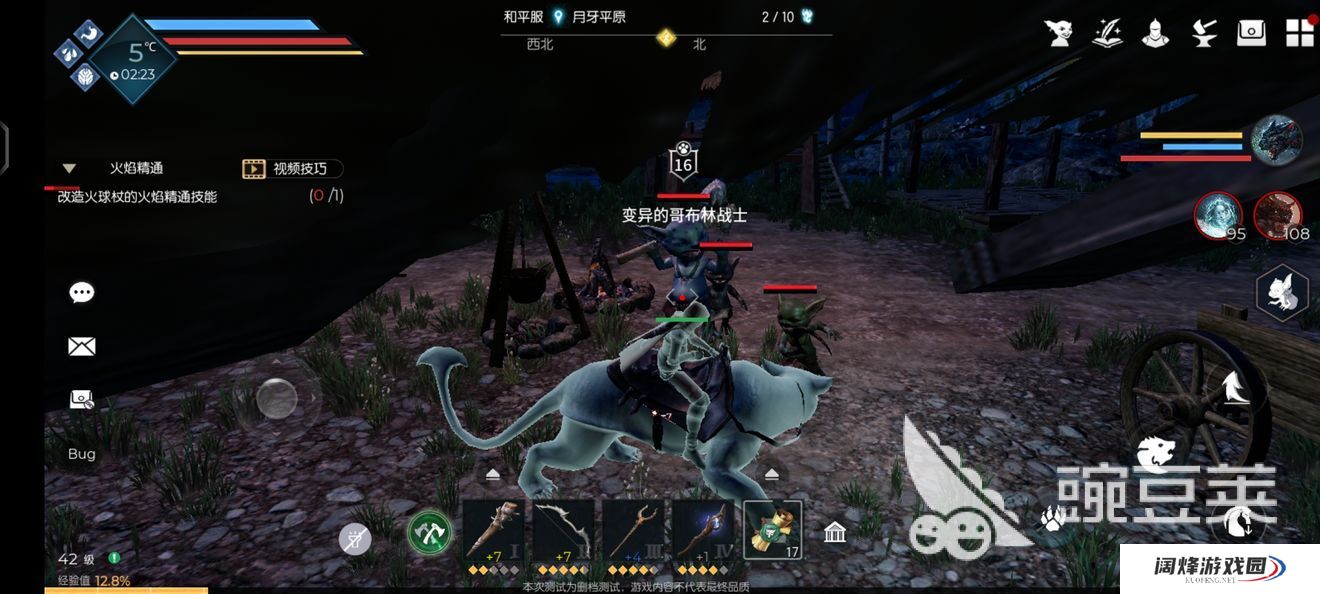Use the scroll item with count 17

coord(773,531)
